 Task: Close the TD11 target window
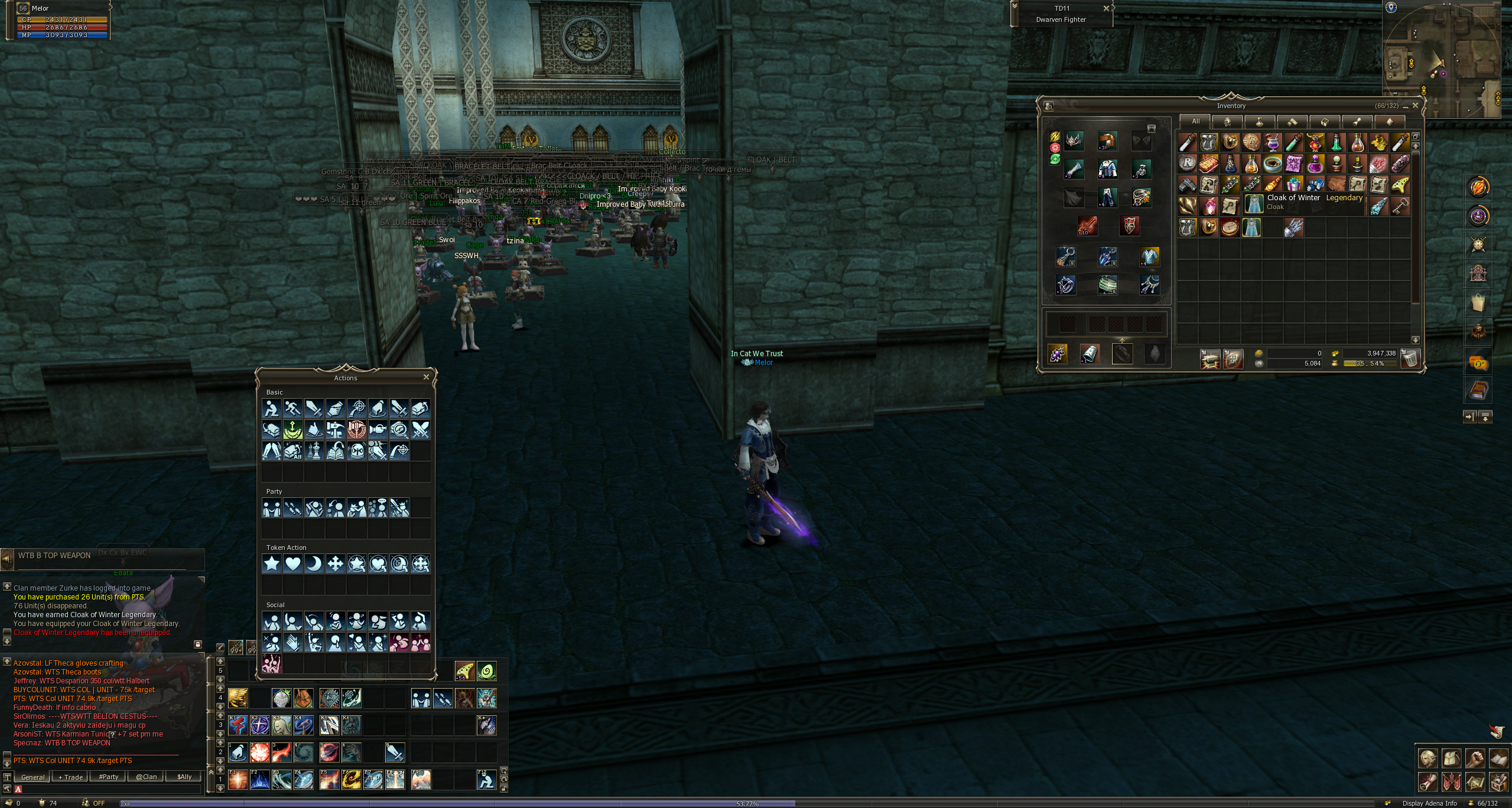click(1106, 8)
